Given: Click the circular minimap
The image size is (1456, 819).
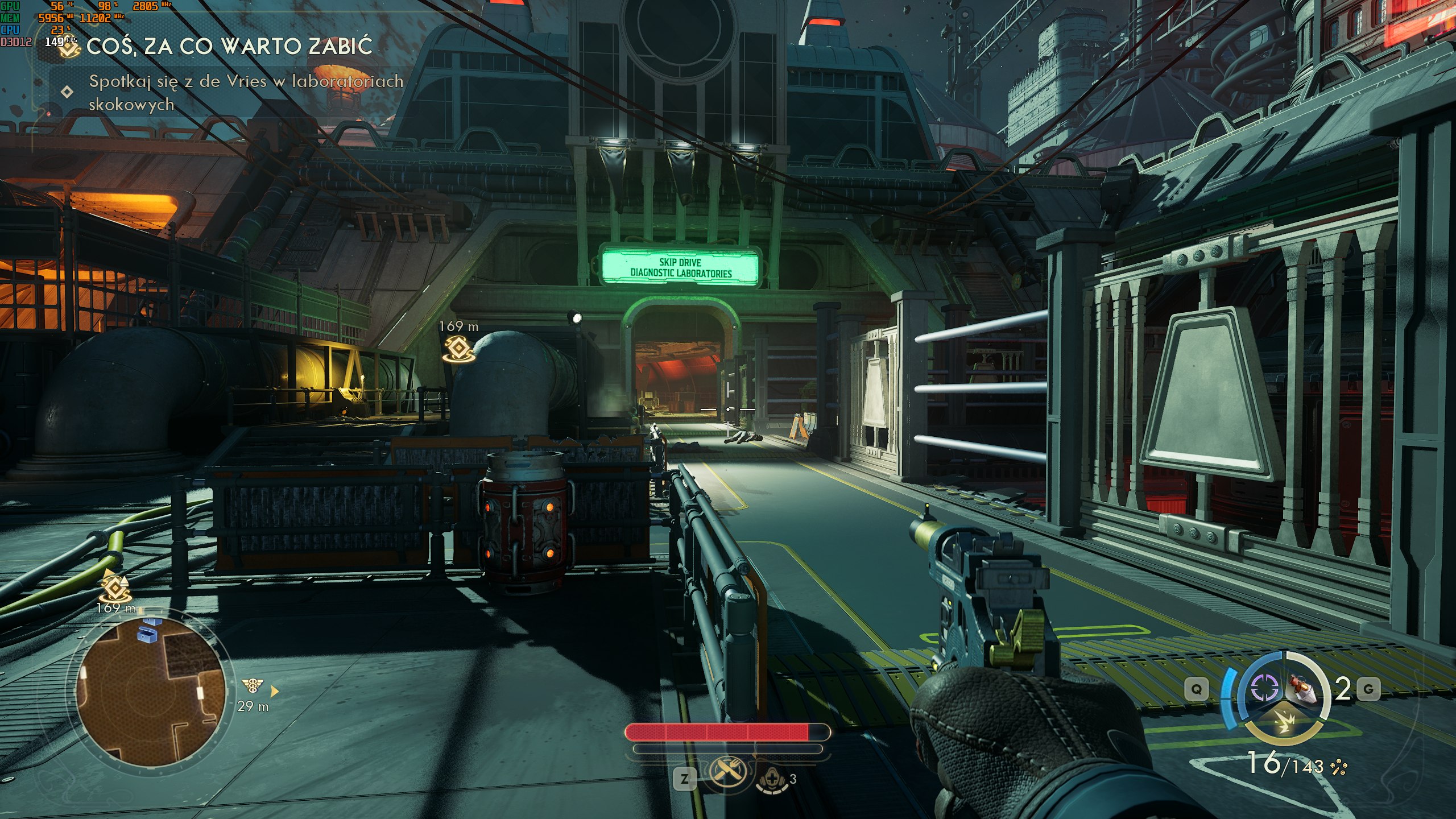Looking at the screenshot, I should pyautogui.click(x=151, y=692).
